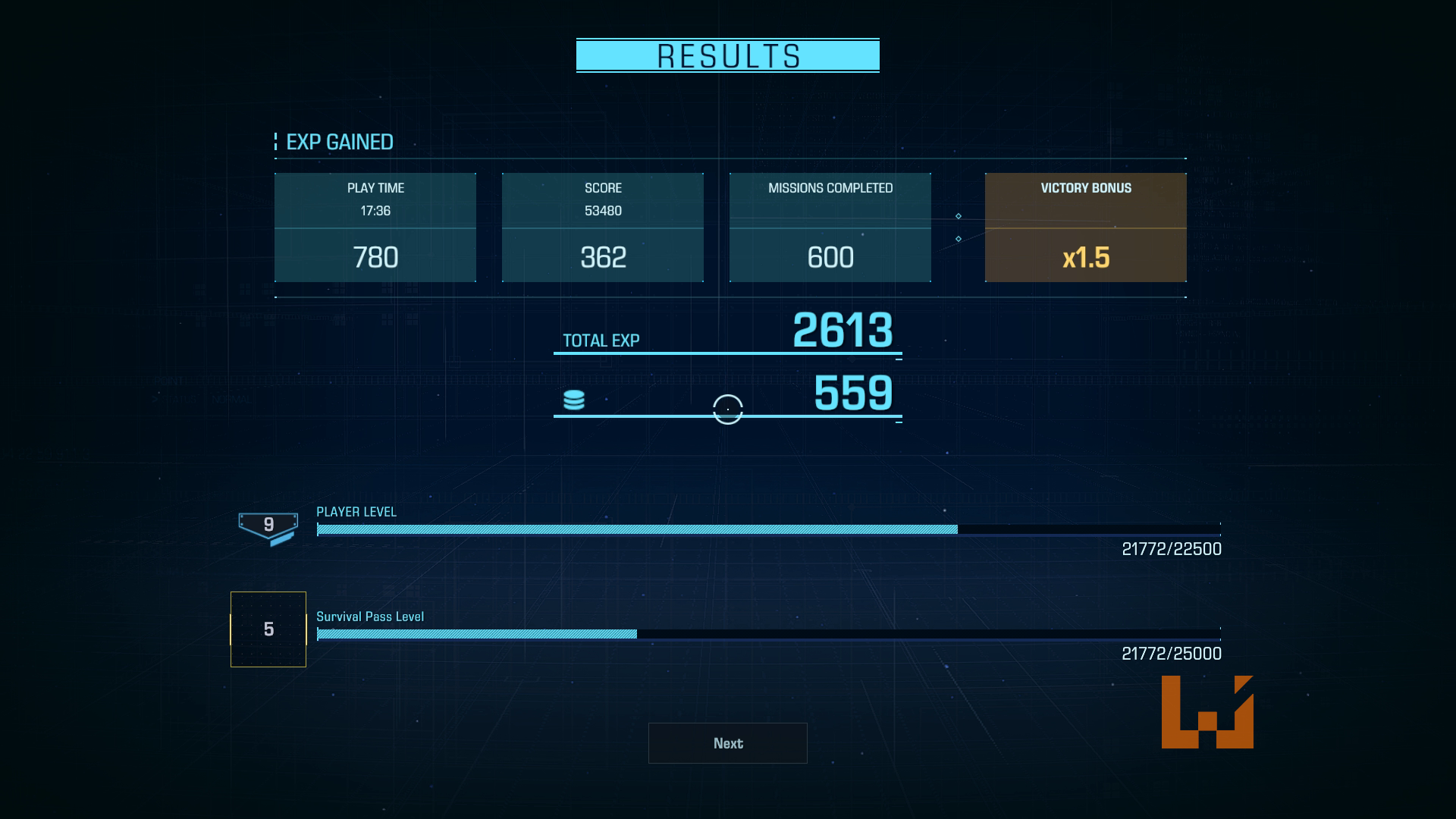Continue with the Next button
This screenshot has width=1456, height=819.
coord(727,743)
